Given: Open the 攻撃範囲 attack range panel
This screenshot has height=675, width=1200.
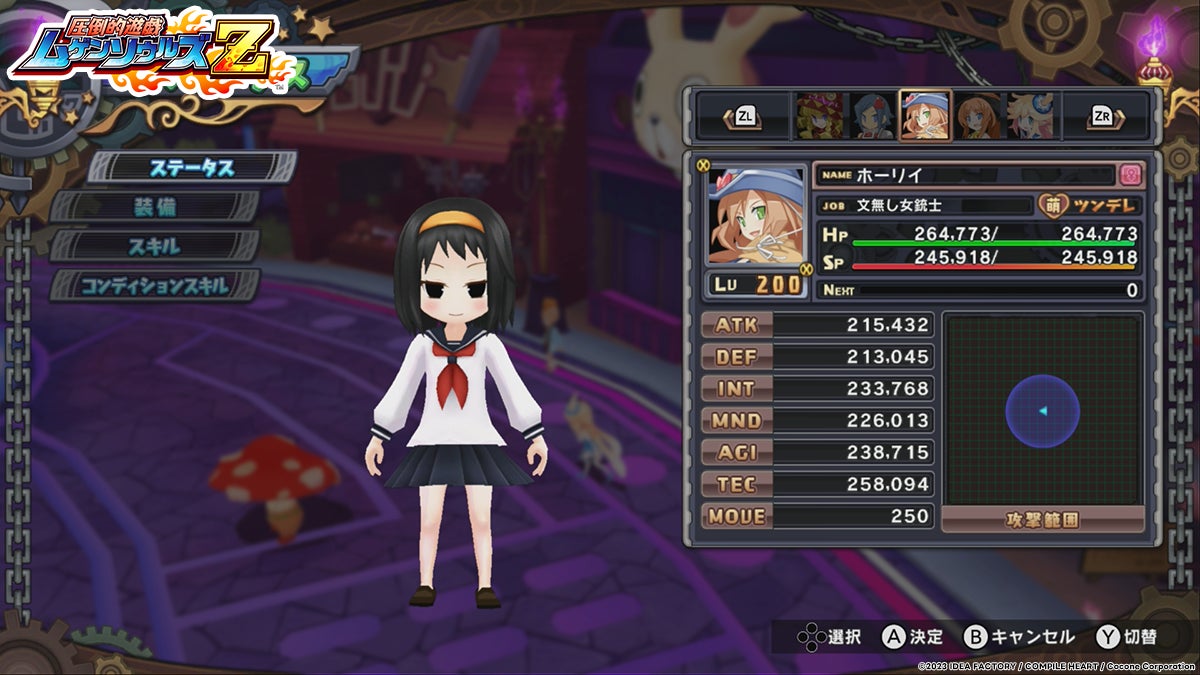Looking at the screenshot, I should click(x=1043, y=519).
